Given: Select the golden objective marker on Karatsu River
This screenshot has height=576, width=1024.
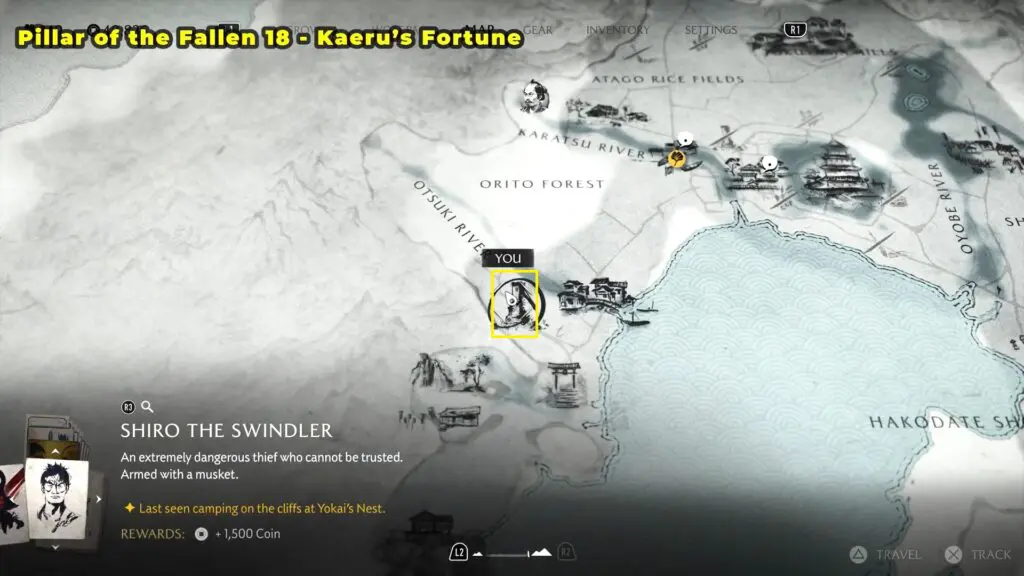Looking at the screenshot, I should click(x=679, y=158).
